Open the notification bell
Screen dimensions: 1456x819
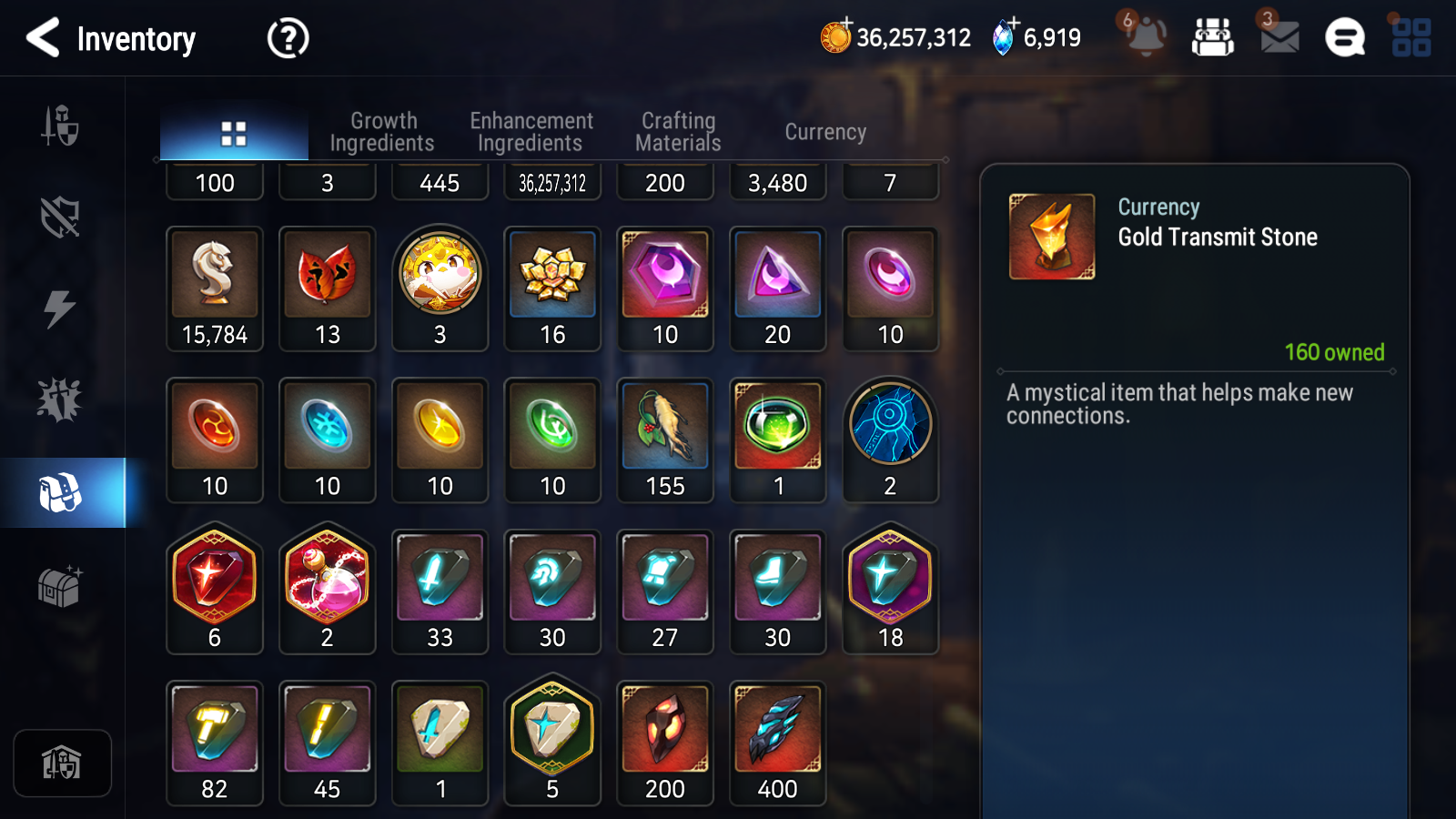pyautogui.click(x=1146, y=37)
